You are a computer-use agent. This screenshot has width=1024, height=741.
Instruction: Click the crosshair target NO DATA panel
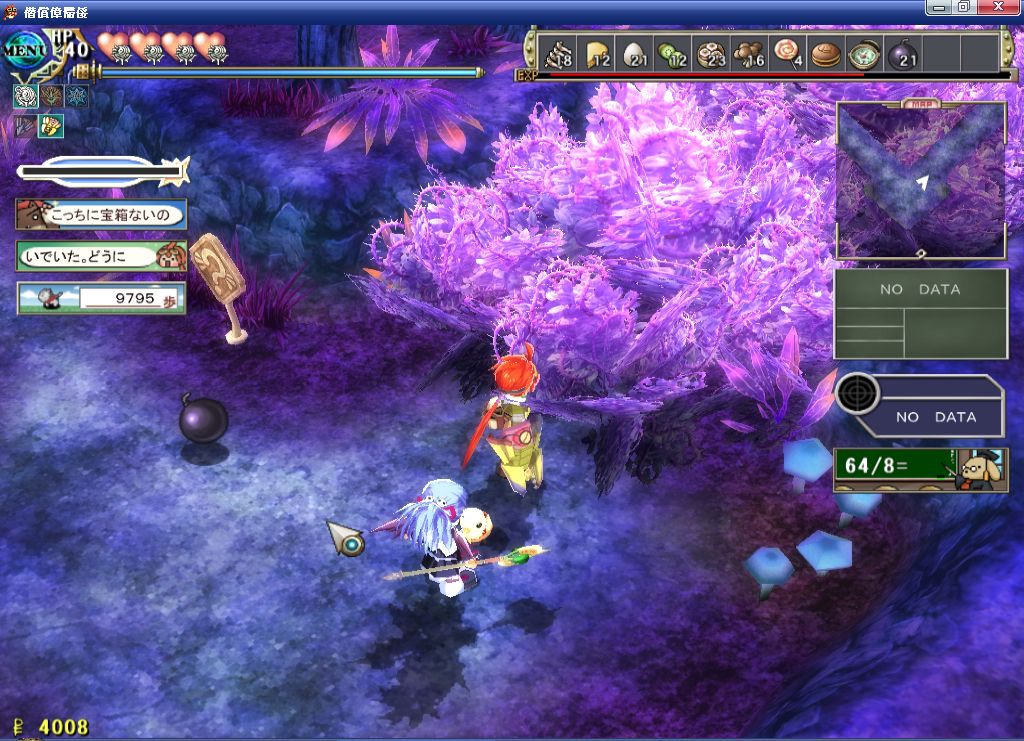(920, 407)
